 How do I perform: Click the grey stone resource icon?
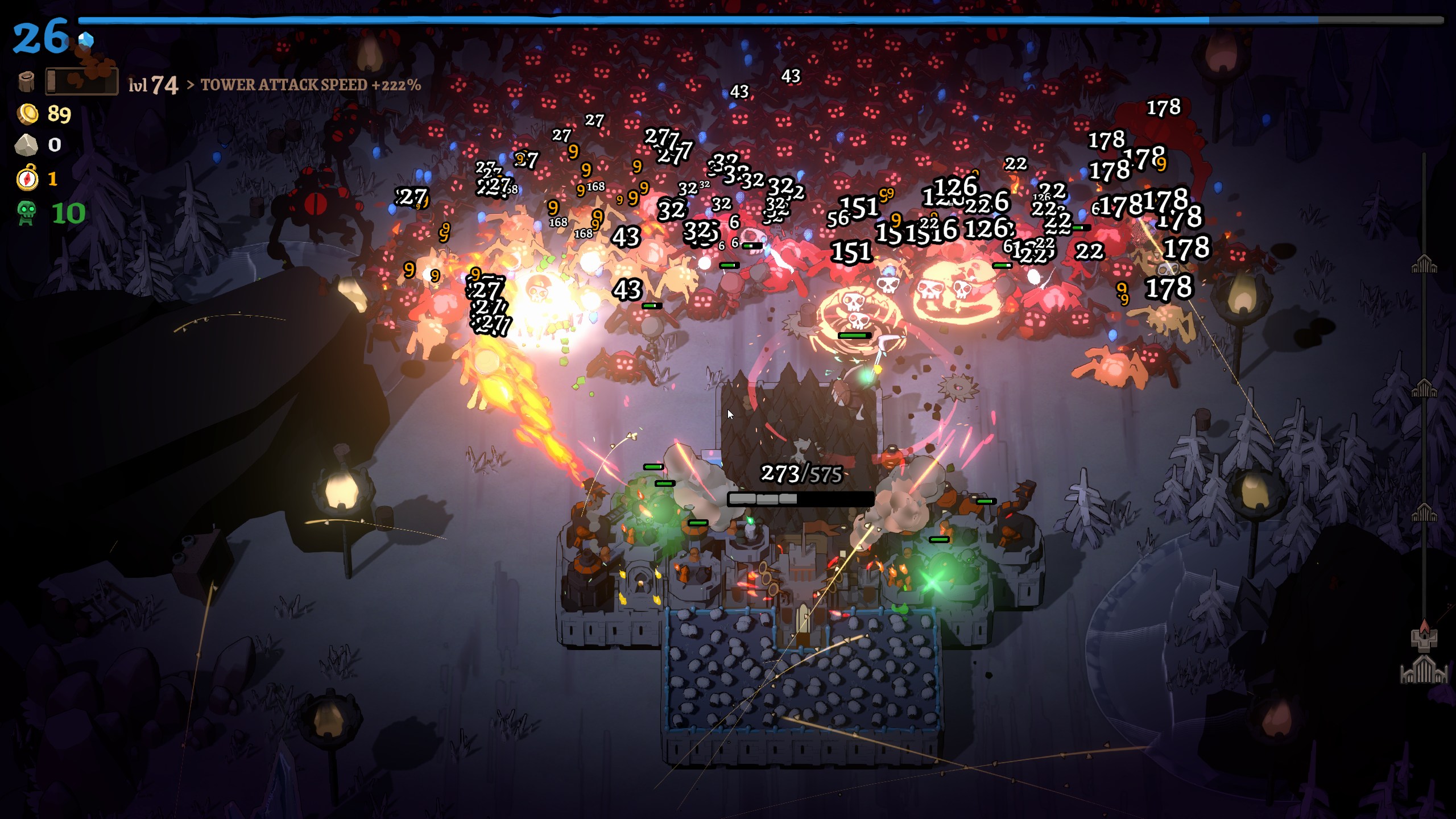pos(26,145)
